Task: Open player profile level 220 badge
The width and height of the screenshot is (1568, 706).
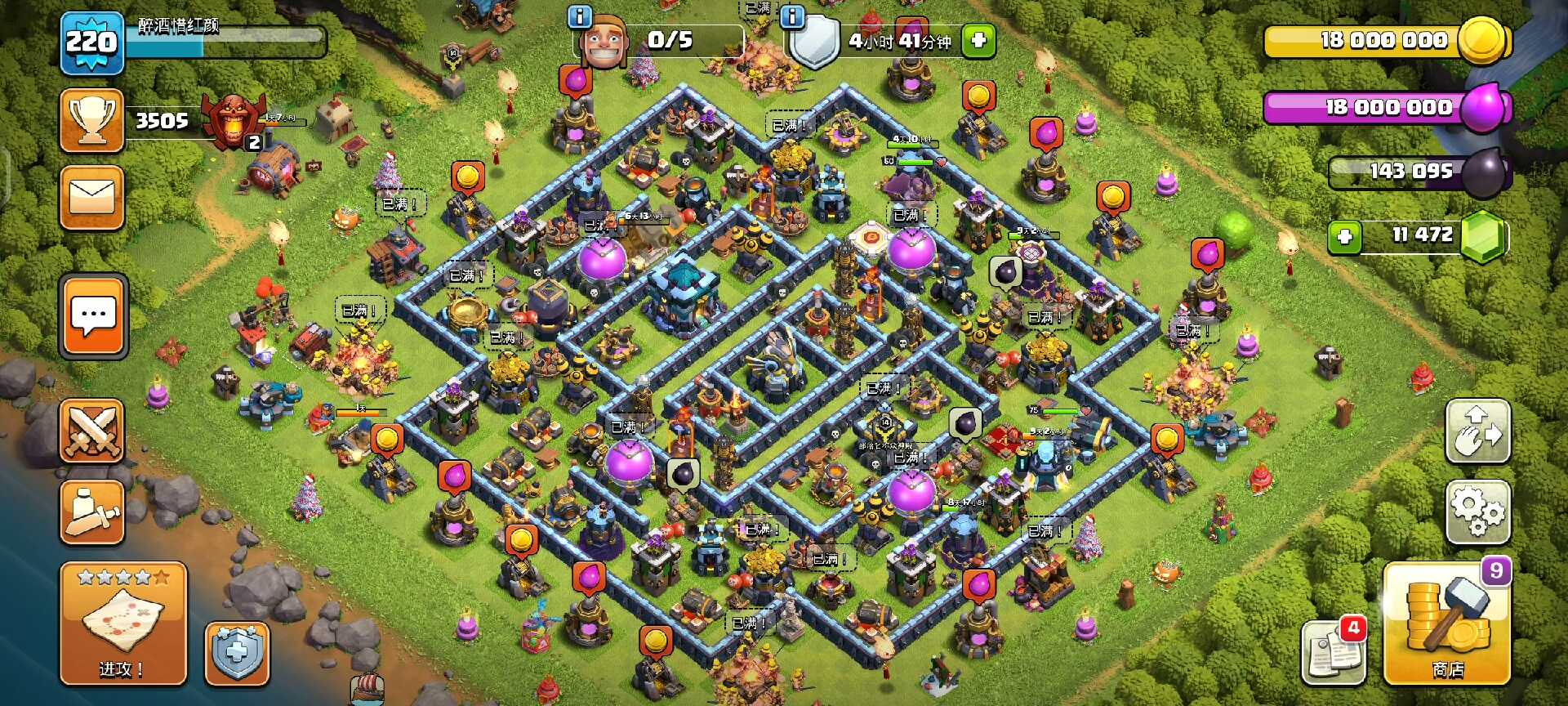Action: [91, 42]
